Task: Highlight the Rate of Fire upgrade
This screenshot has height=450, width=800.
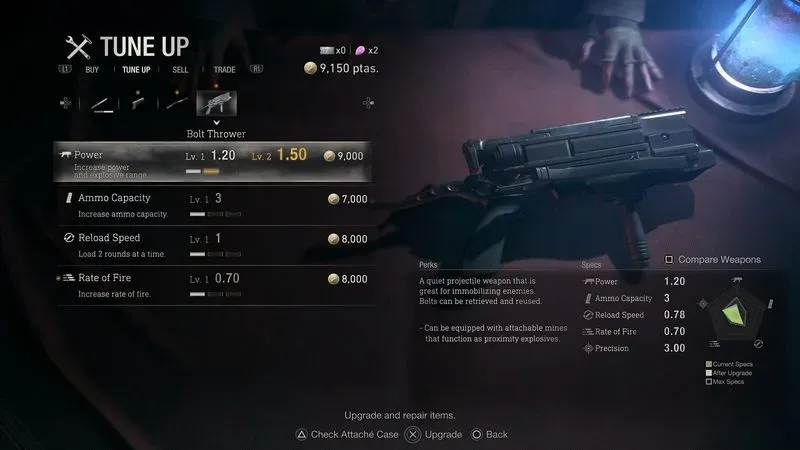Action: [x=211, y=281]
